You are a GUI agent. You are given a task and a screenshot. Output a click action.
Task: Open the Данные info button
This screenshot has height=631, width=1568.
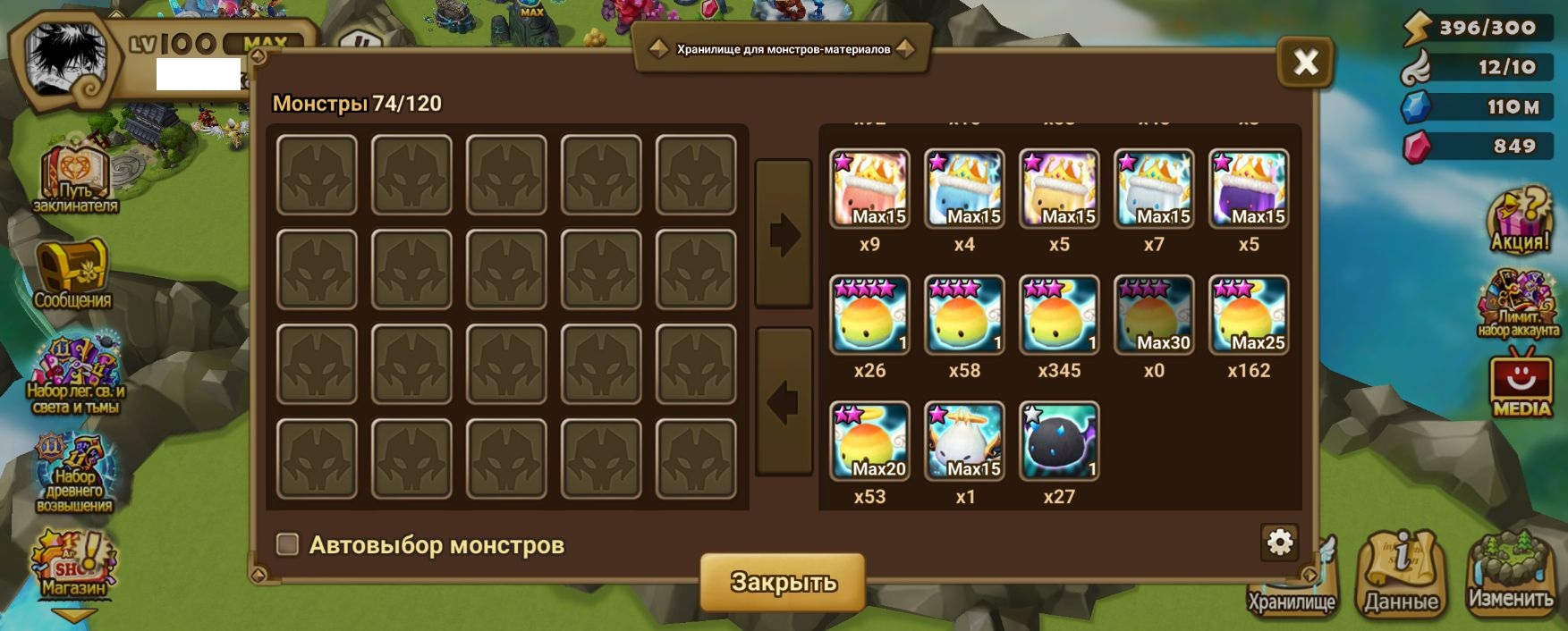[1402, 574]
